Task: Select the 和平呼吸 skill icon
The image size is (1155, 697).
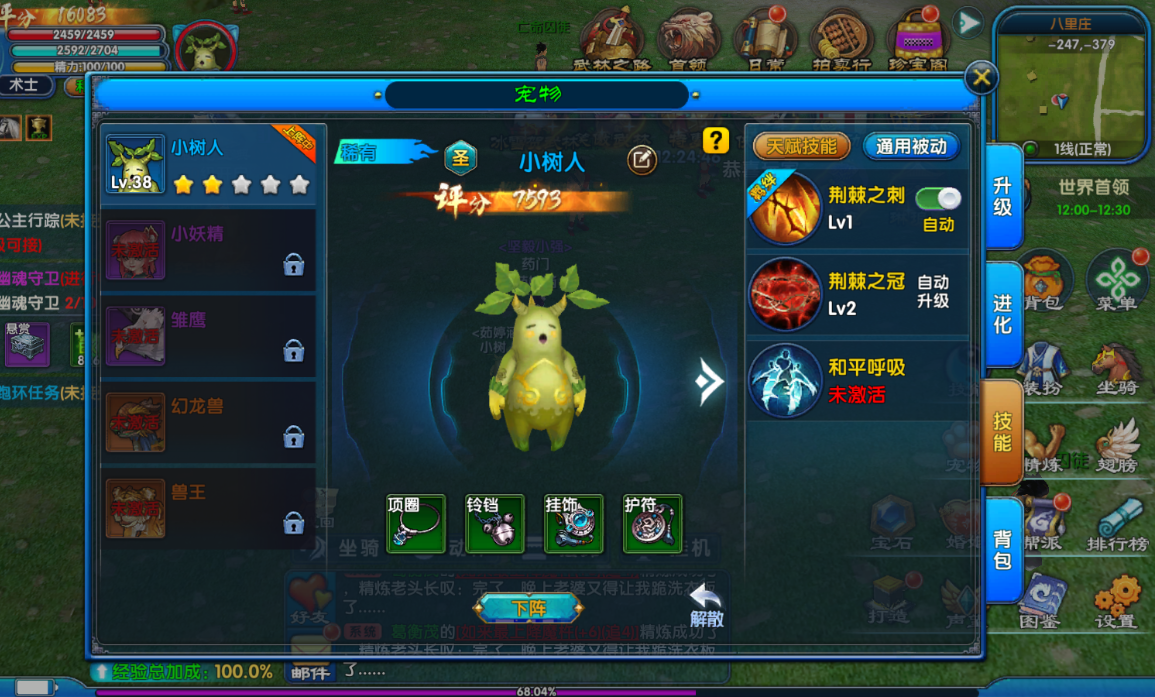Action: click(784, 380)
